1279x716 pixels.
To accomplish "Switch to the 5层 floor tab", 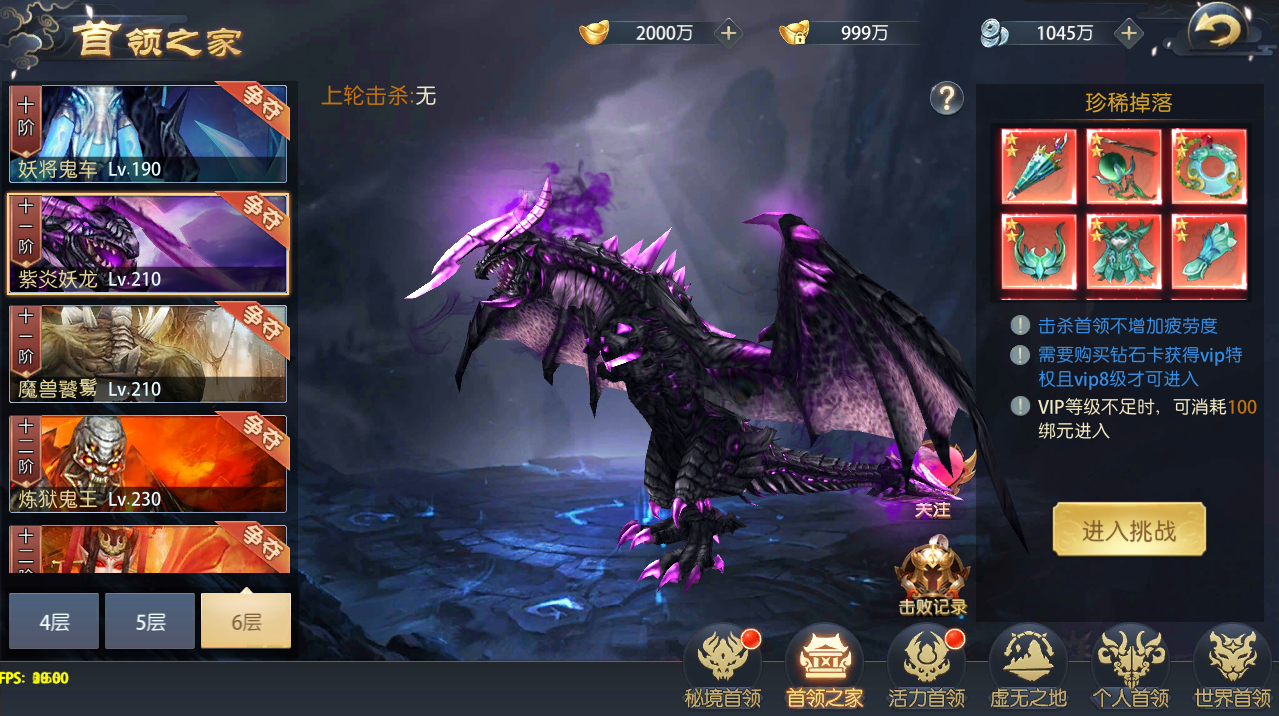I will click(150, 621).
